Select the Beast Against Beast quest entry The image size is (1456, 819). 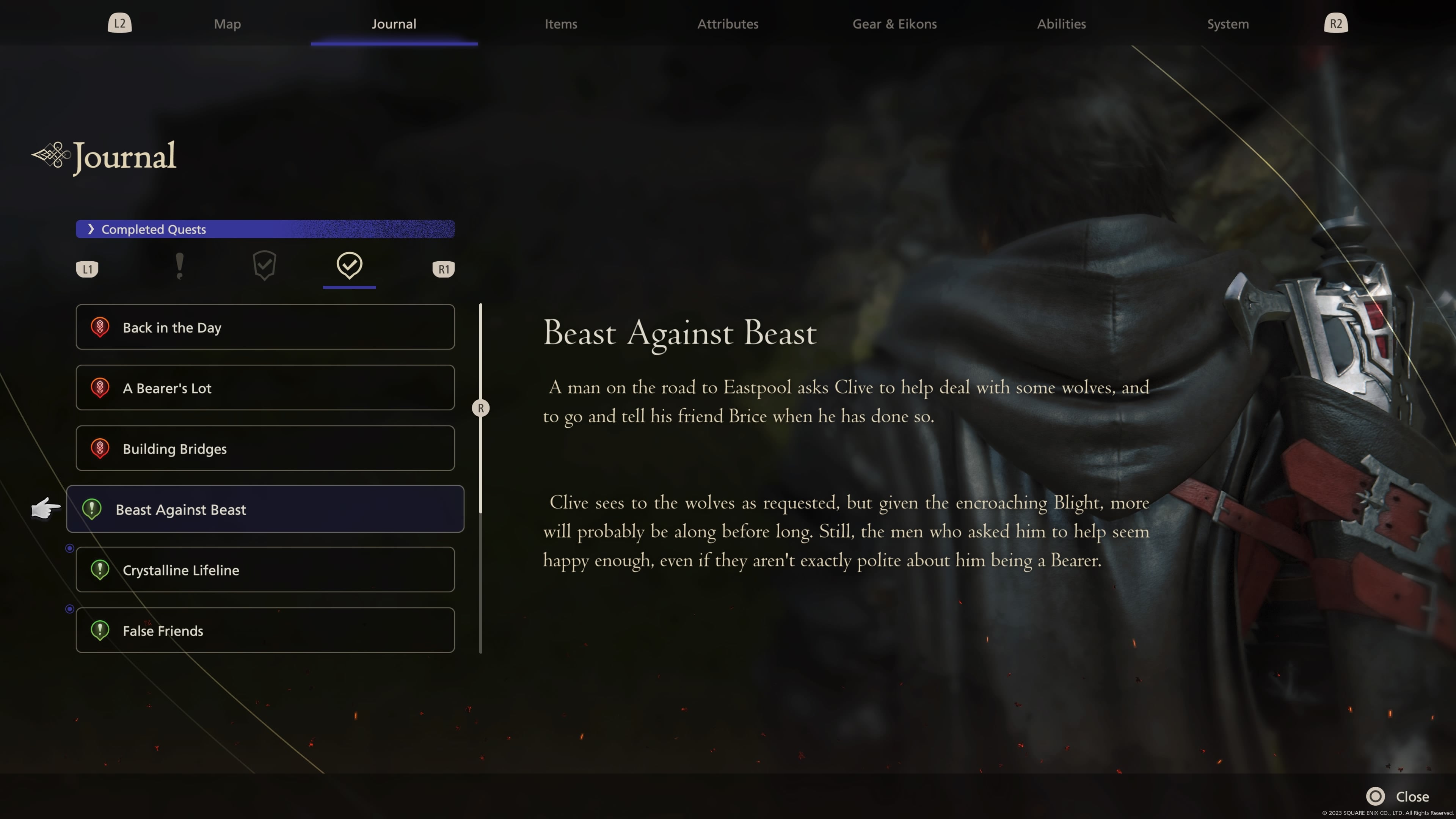click(265, 509)
